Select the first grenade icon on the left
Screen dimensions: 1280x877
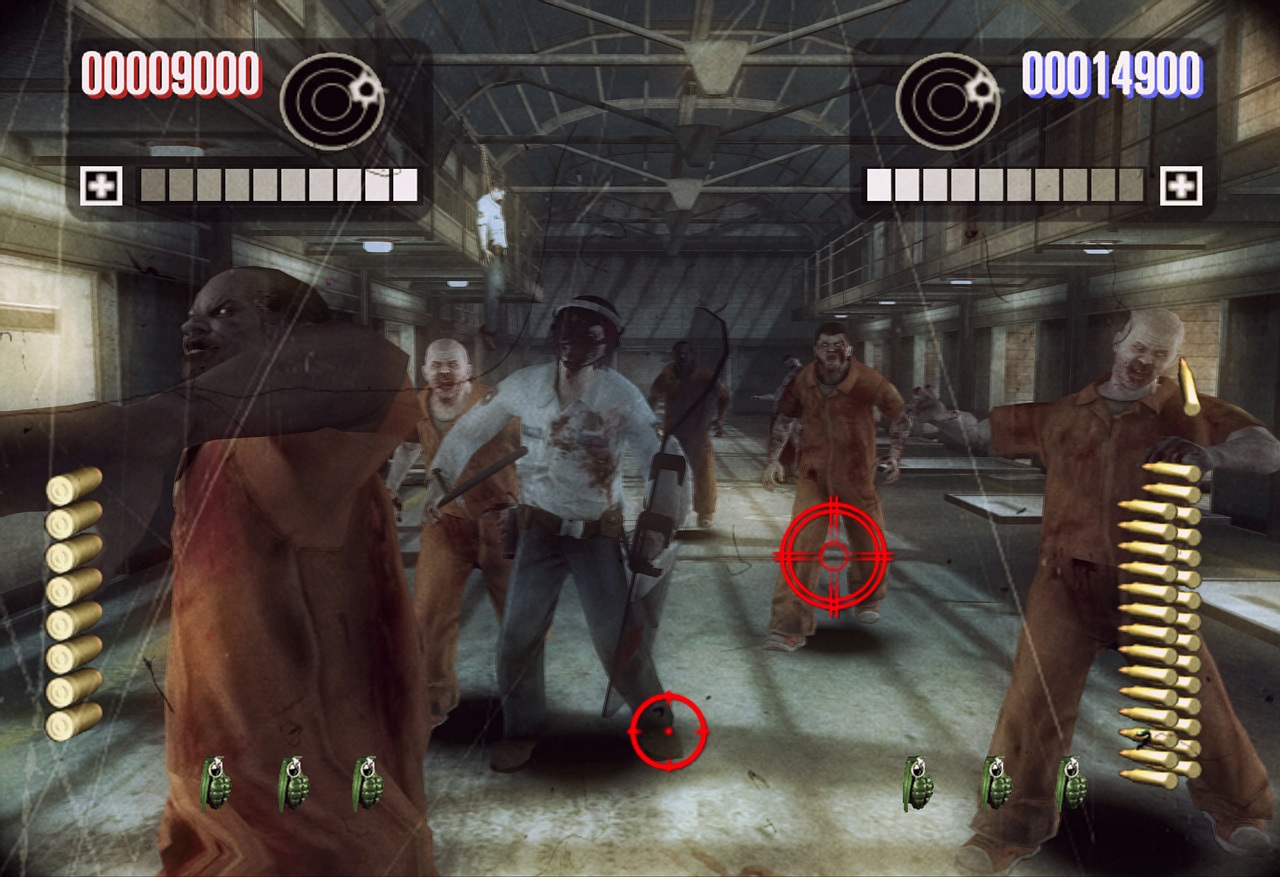216,783
